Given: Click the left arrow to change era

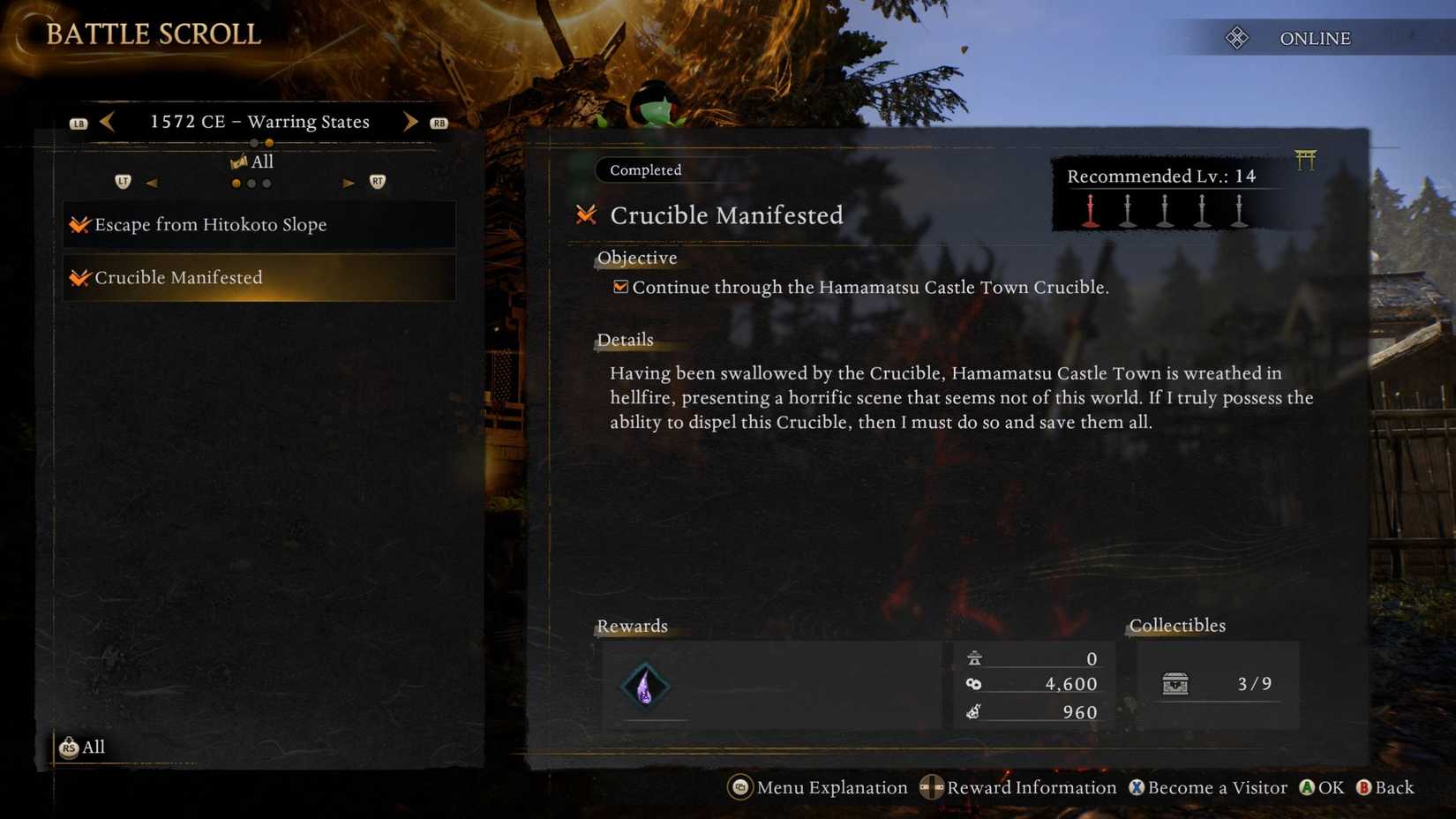Looking at the screenshot, I should pyautogui.click(x=108, y=121).
